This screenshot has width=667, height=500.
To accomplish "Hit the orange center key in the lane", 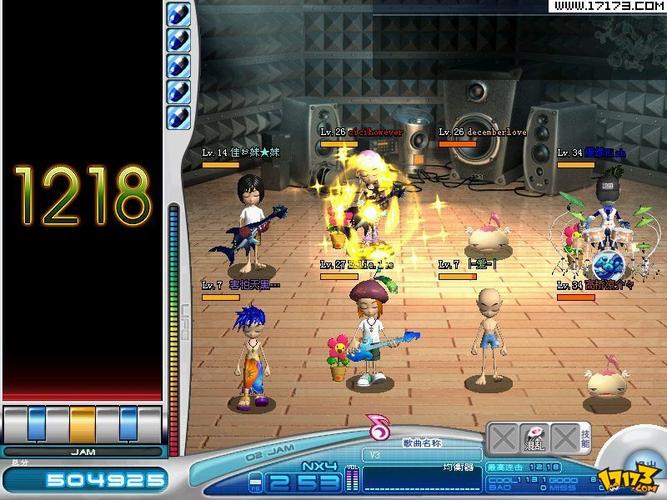I will [x=83, y=423].
